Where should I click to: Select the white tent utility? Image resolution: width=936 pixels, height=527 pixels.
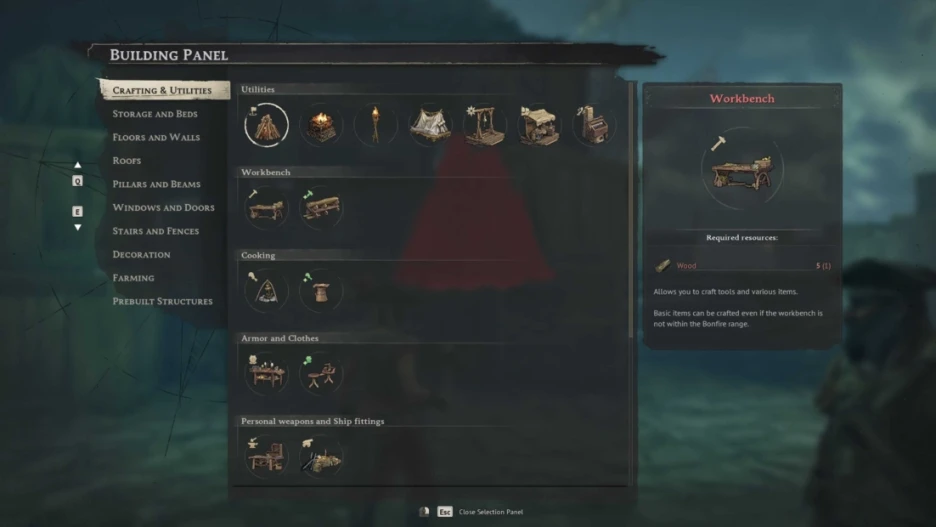tap(430, 126)
